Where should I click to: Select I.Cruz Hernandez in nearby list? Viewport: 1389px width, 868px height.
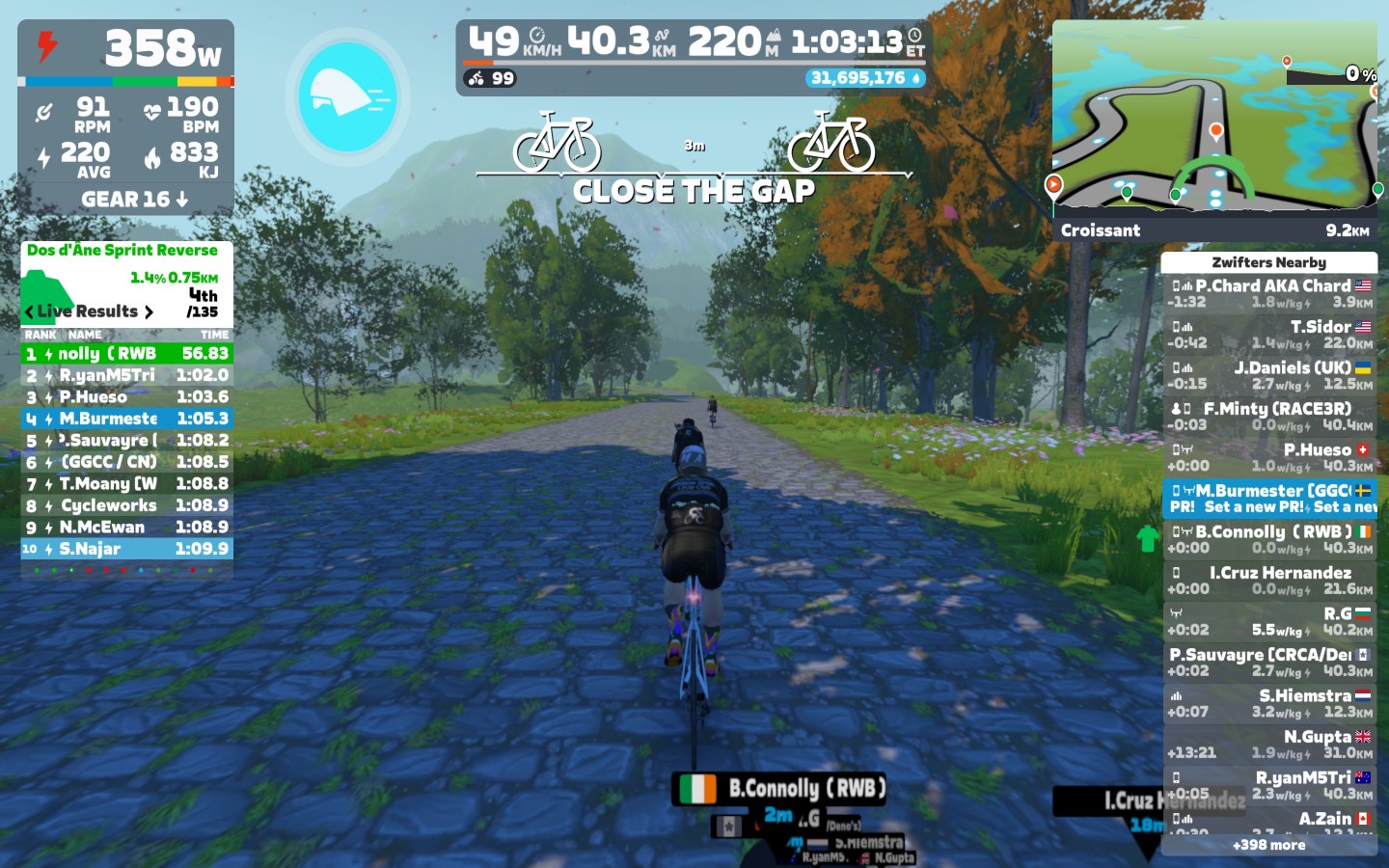(x=1269, y=580)
